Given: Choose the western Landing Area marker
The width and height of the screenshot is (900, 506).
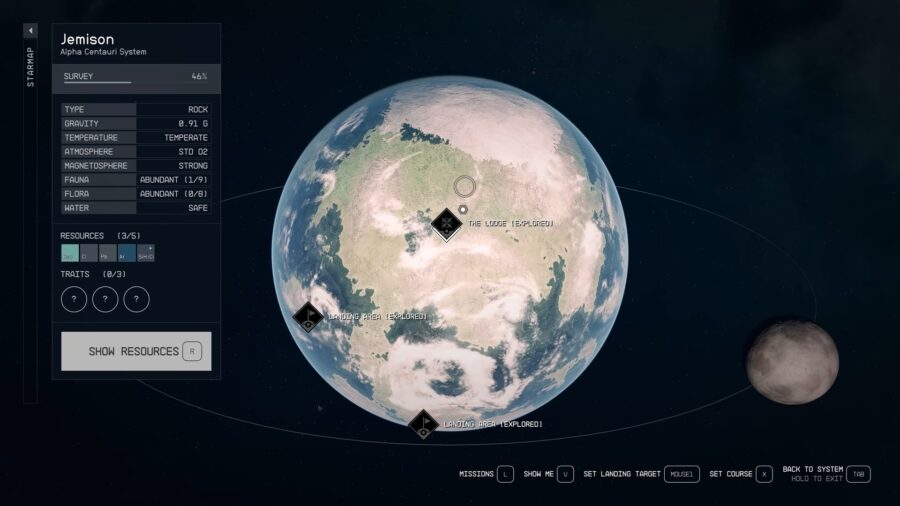Looking at the screenshot, I should pyautogui.click(x=308, y=317).
